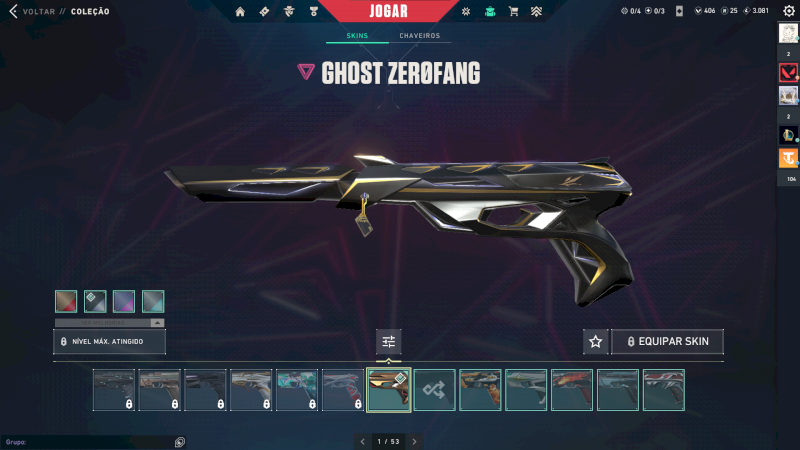Open the home icon in top navigation

pyautogui.click(x=240, y=12)
